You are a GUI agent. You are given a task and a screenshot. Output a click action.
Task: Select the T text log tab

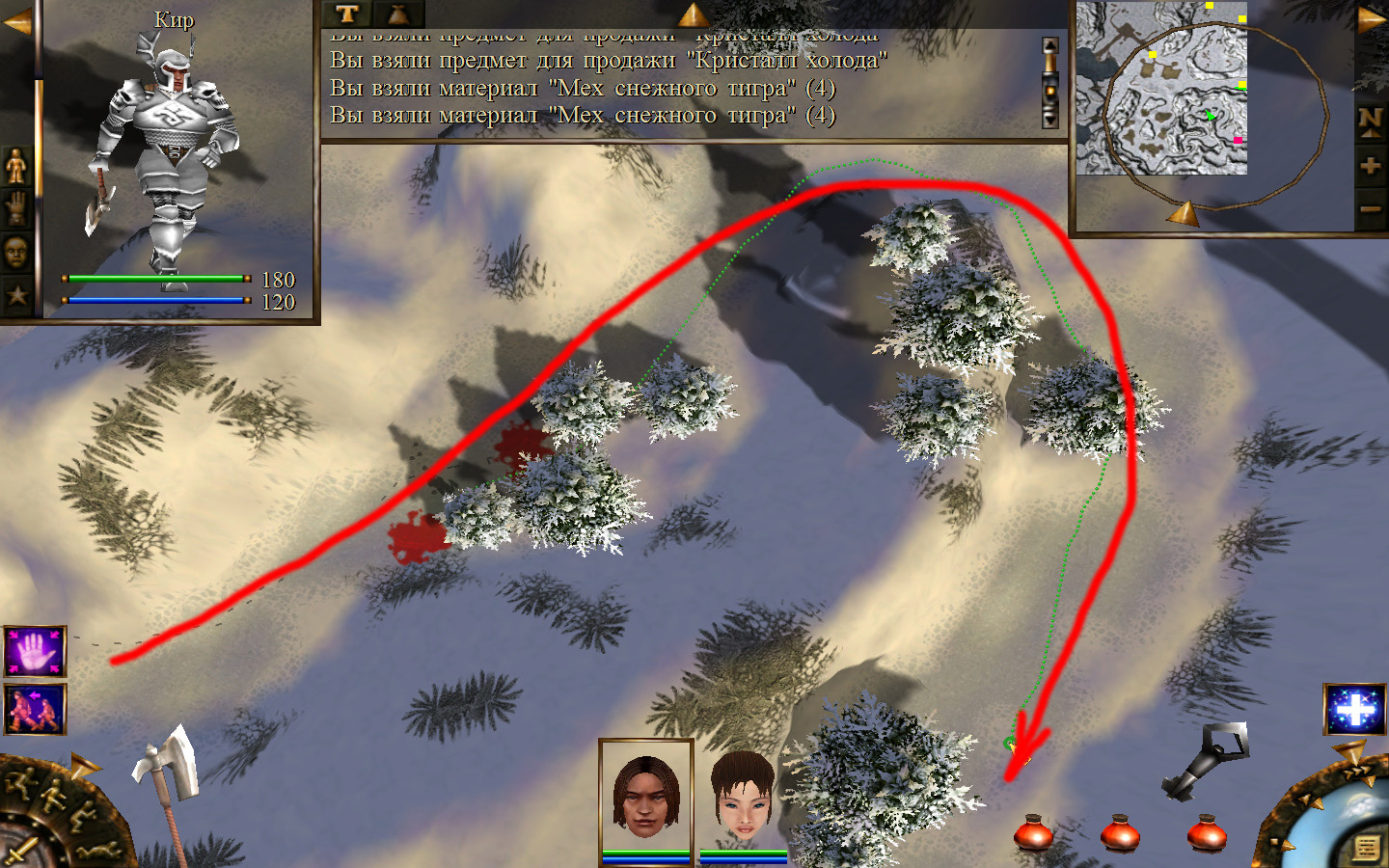point(347,14)
